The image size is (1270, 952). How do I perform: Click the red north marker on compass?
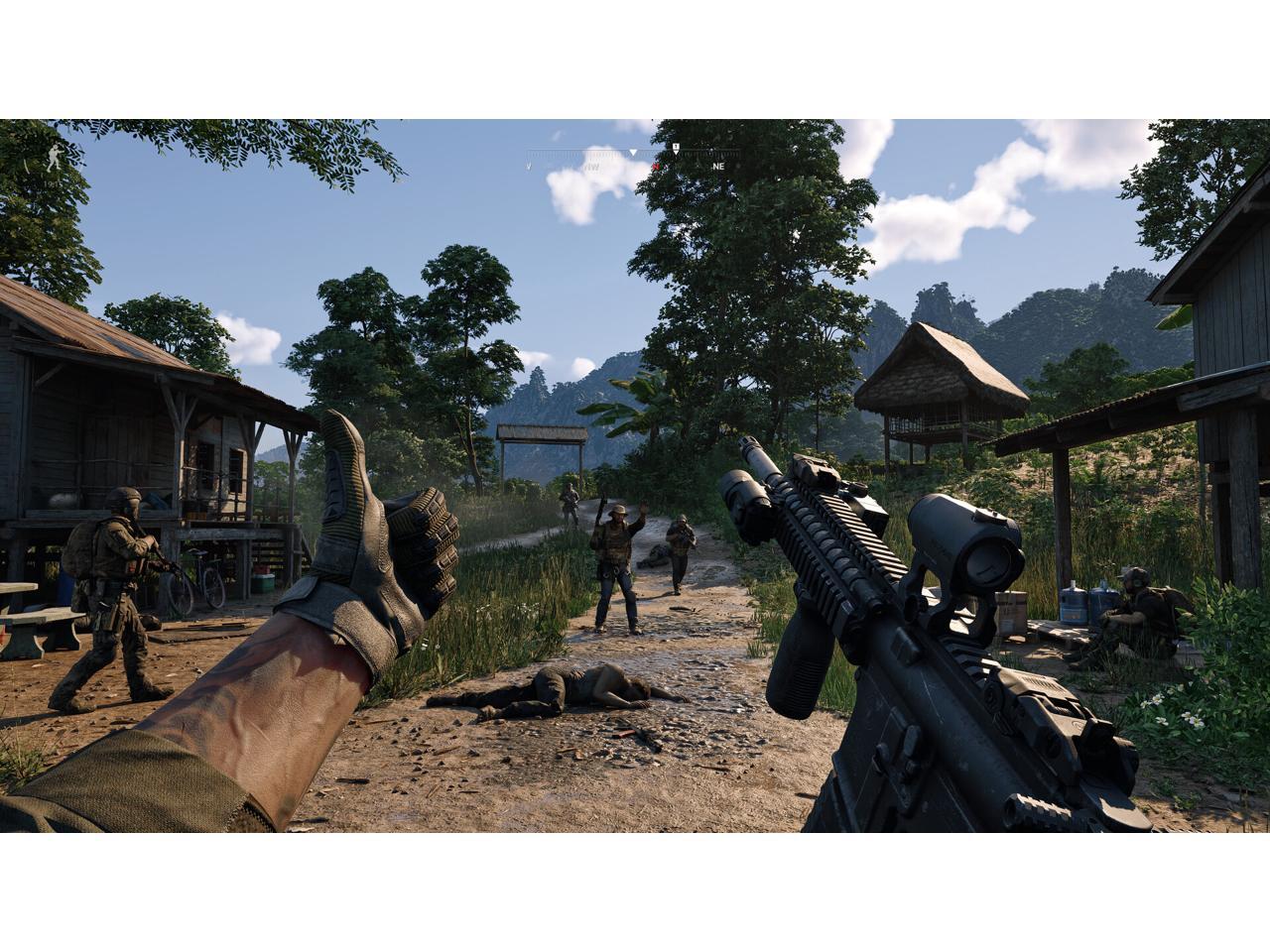[x=656, y=167]
